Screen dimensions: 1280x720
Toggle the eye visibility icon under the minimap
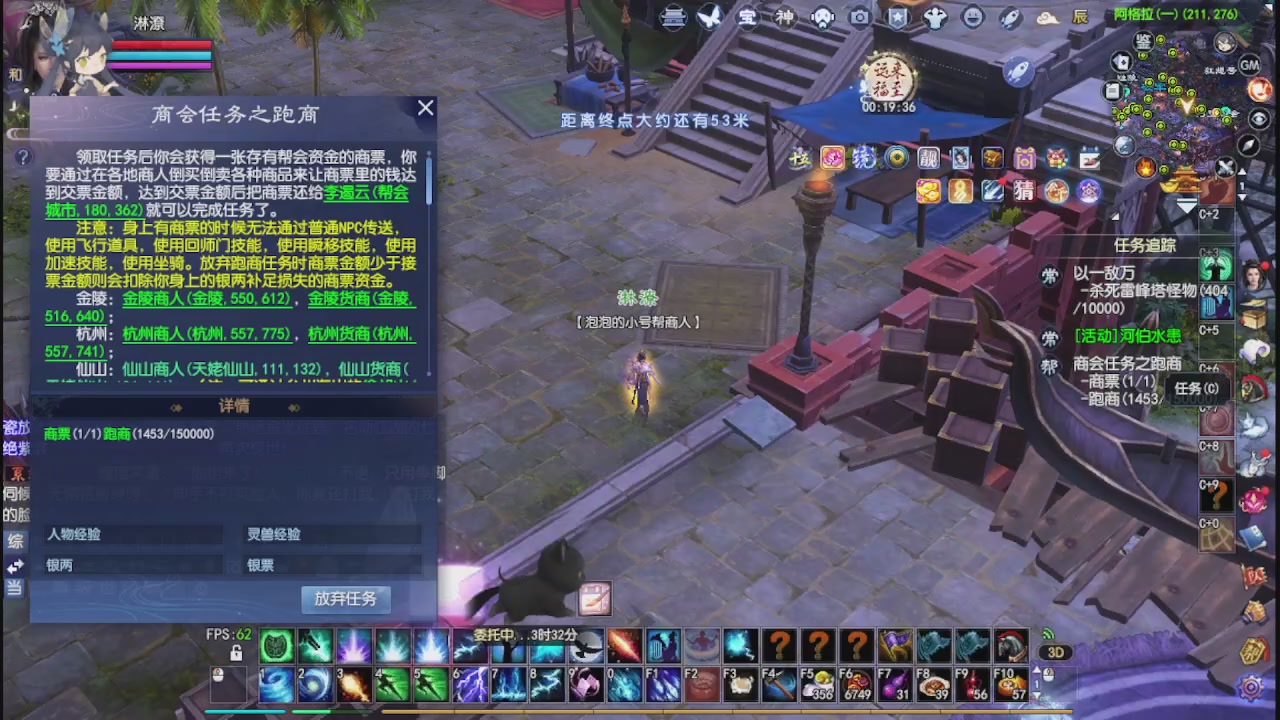[x=1258, y=117]
